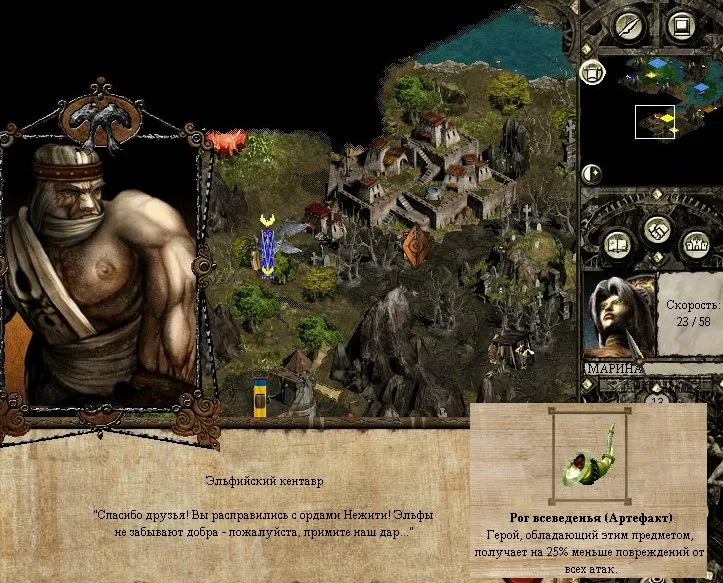Open the spellbook icon button
723x583 pixels.
pos(616,243)
